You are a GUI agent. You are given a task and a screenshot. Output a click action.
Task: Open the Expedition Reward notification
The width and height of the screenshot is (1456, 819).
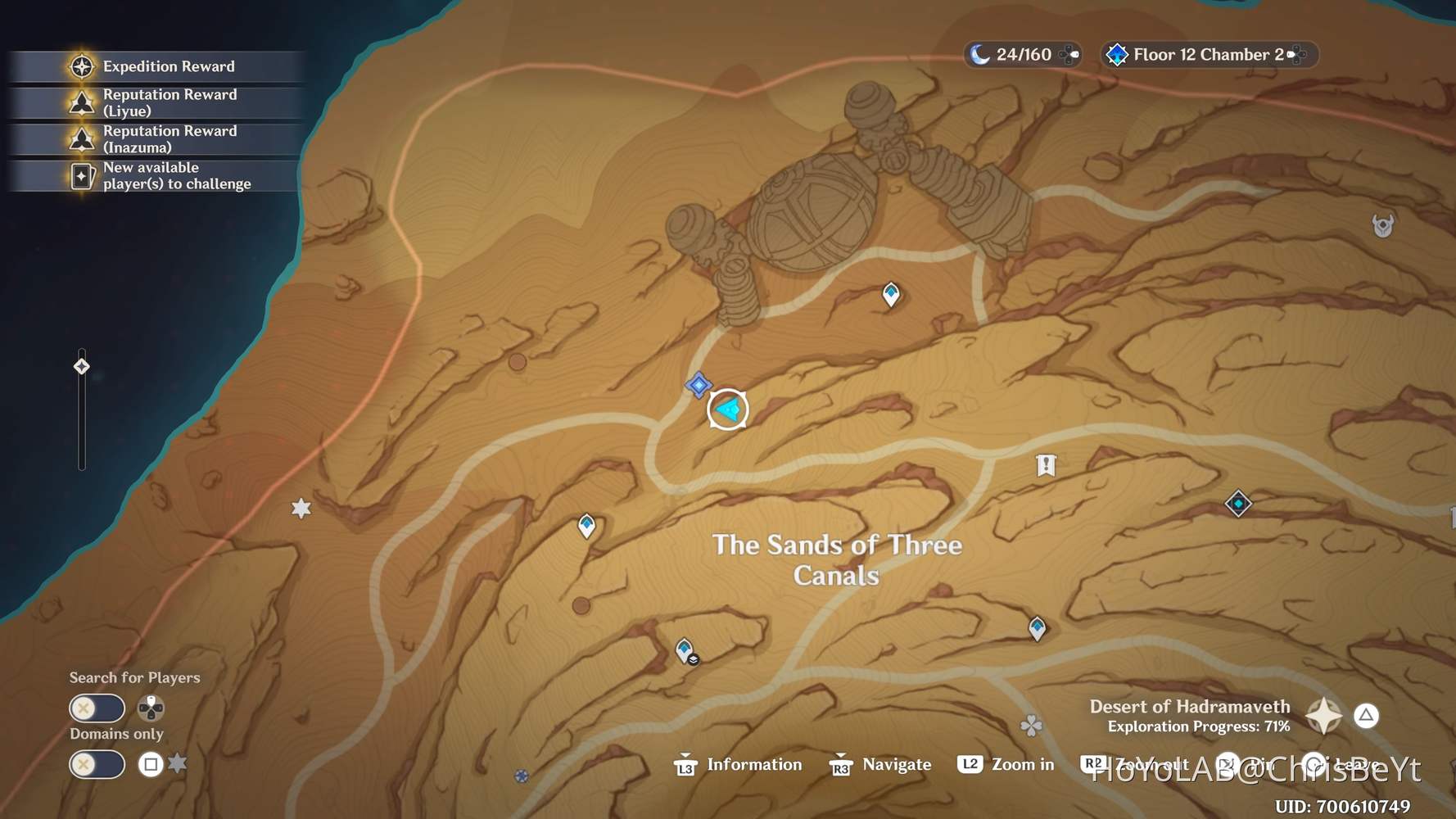pos(156,66)
